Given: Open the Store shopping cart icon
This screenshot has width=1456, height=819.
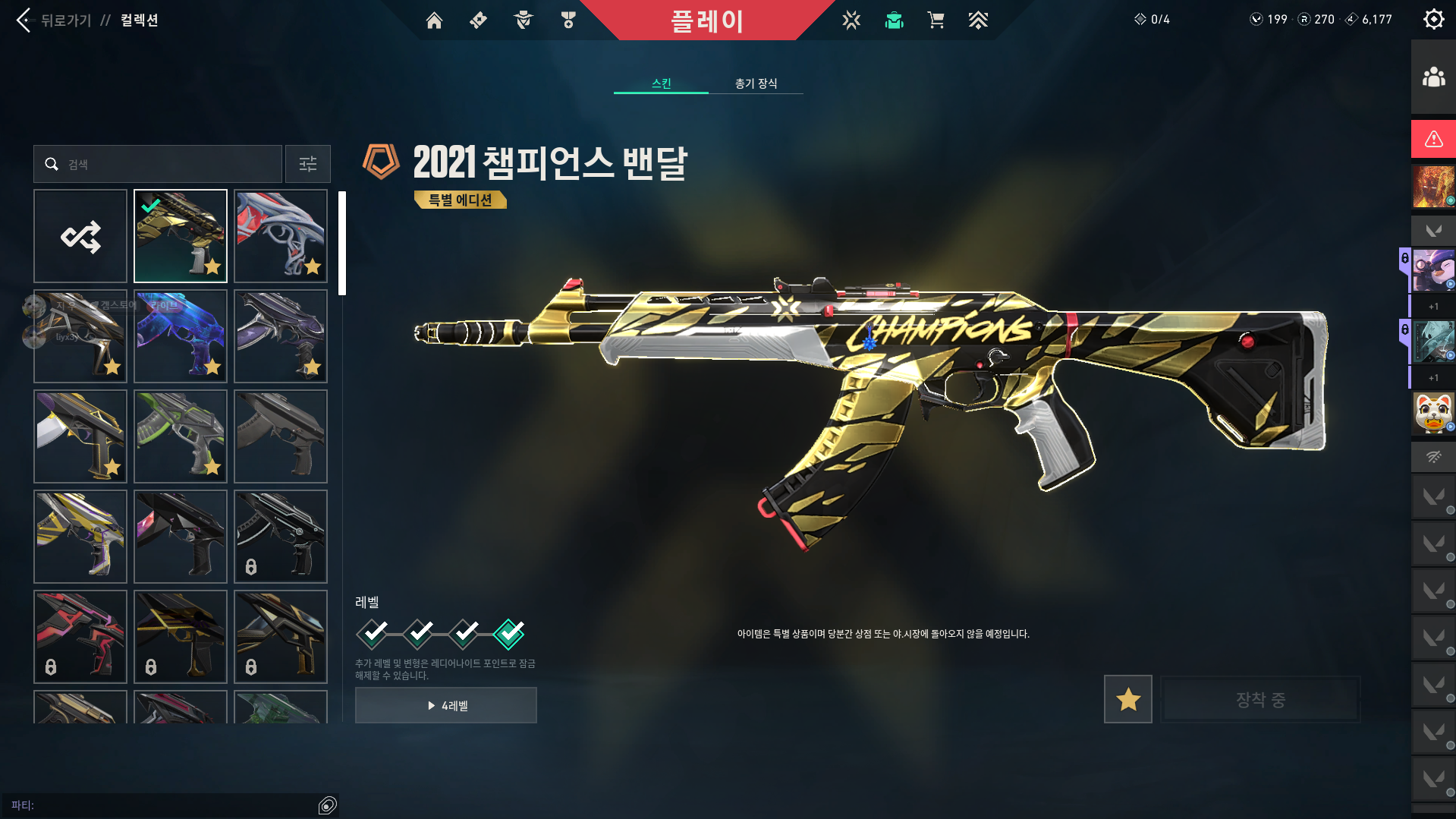Looking at the screenshot, I should click(936, 20).
